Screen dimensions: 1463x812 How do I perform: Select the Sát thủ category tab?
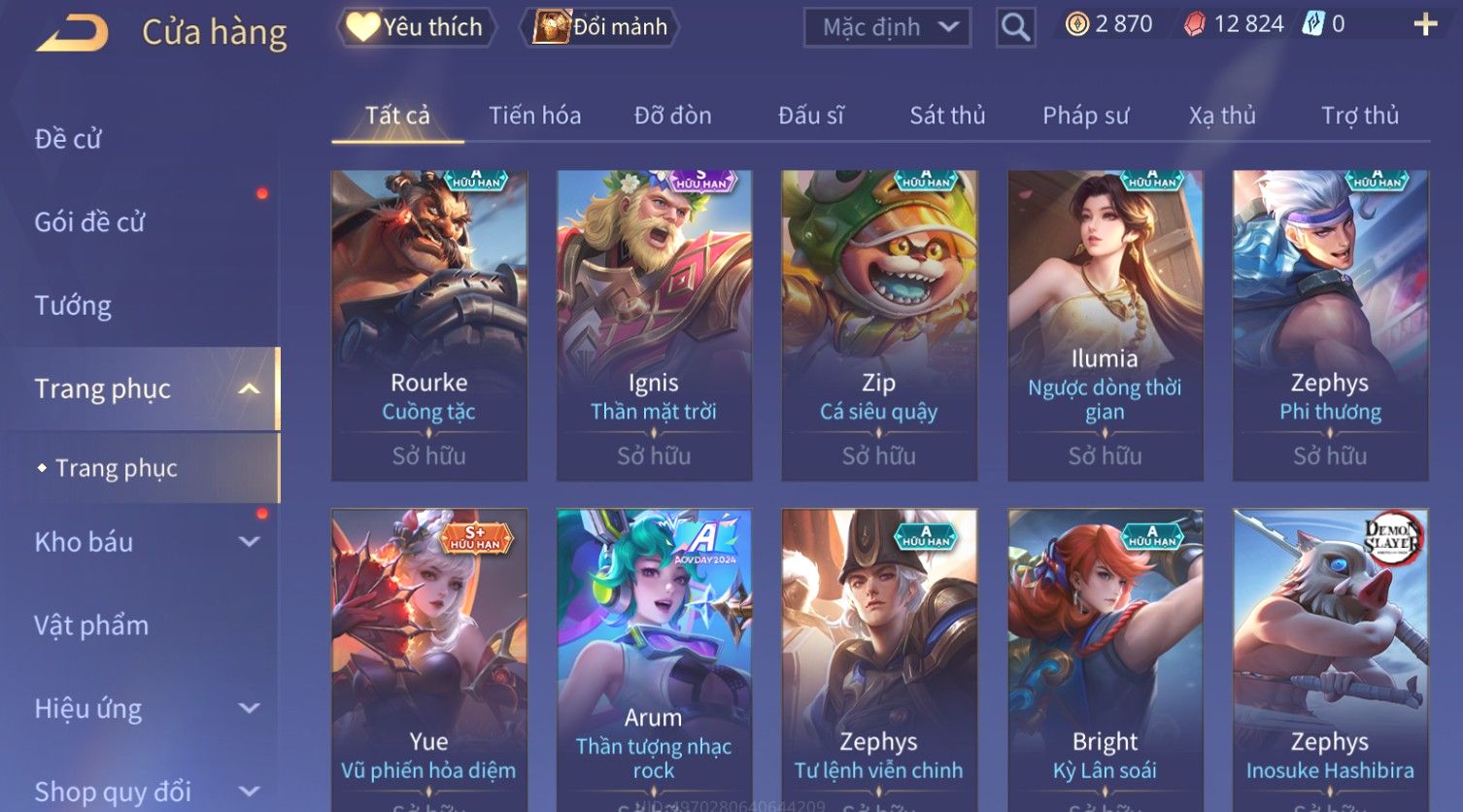pos(947,116)
